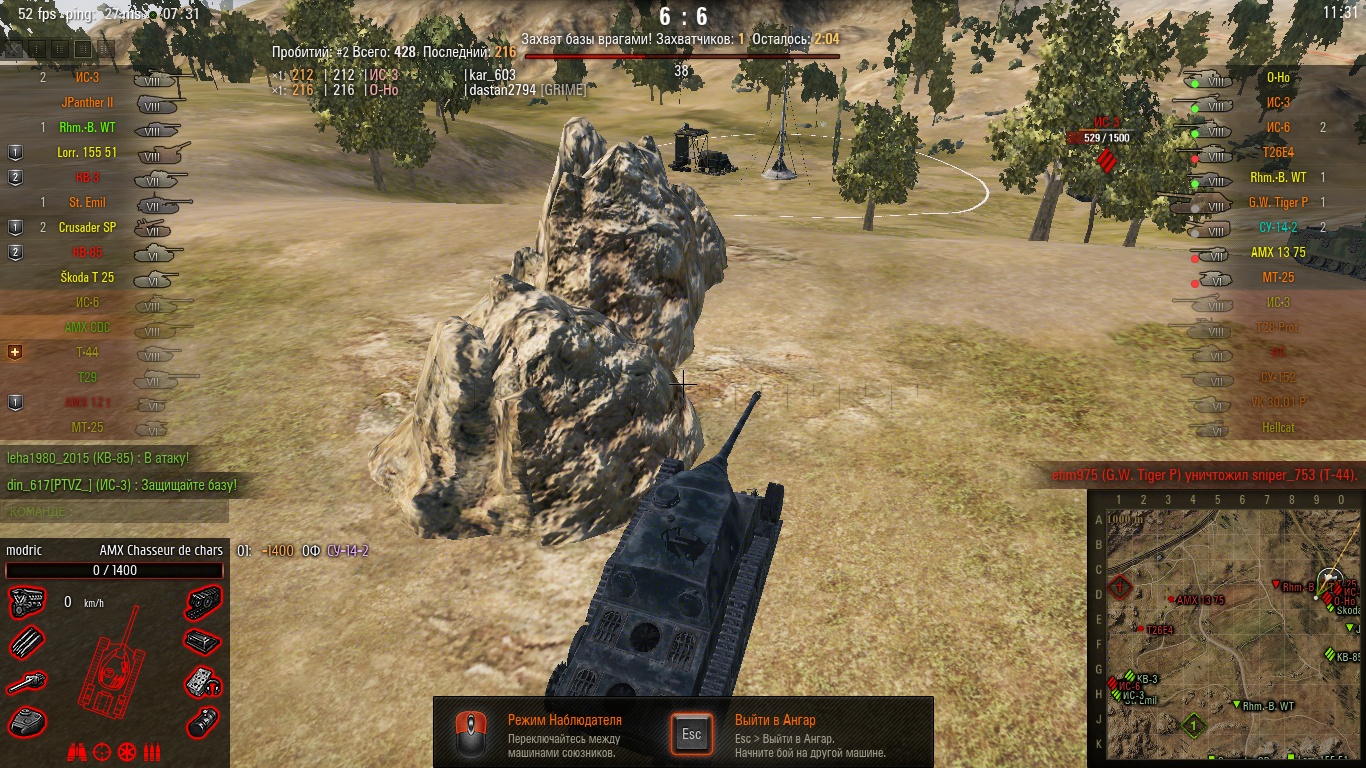Viewport: 1366px width, 768px height.
Task: Select JPanther II in the allied team list
Action: 88,103
